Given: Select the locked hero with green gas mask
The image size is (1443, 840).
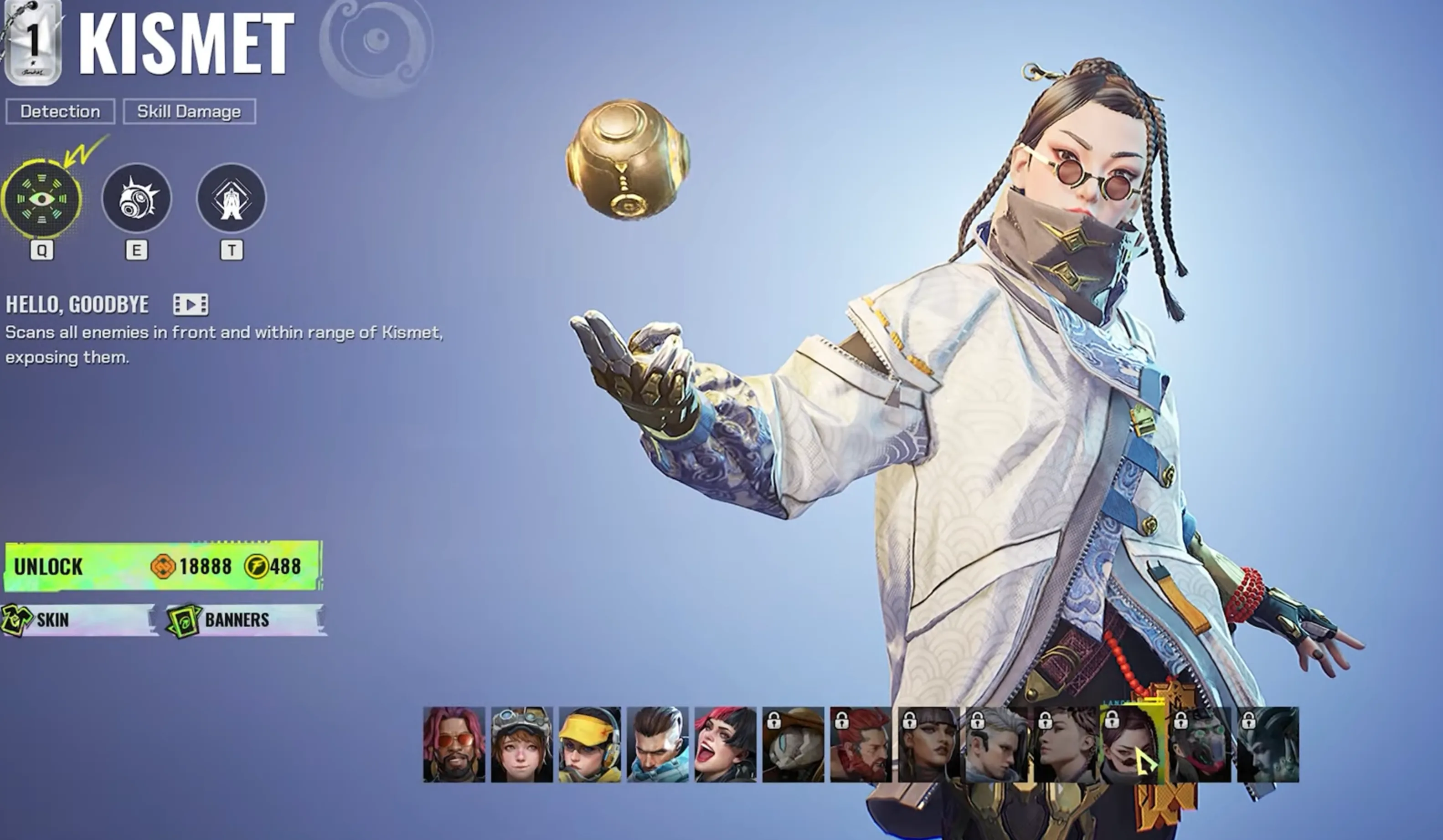Looking at the screenshot, I should pos(1200,744).
